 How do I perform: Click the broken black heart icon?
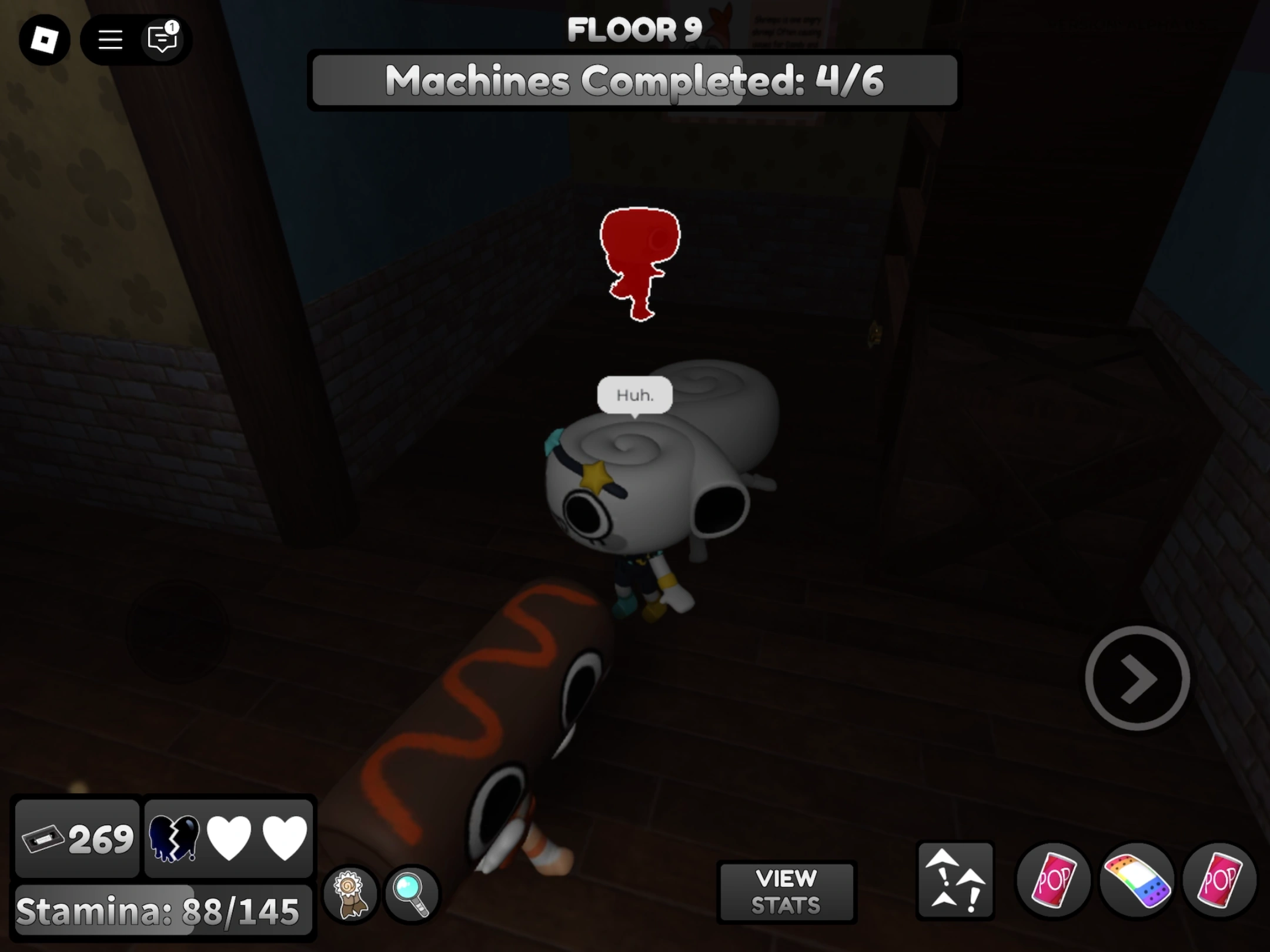[x=175, y=839]
